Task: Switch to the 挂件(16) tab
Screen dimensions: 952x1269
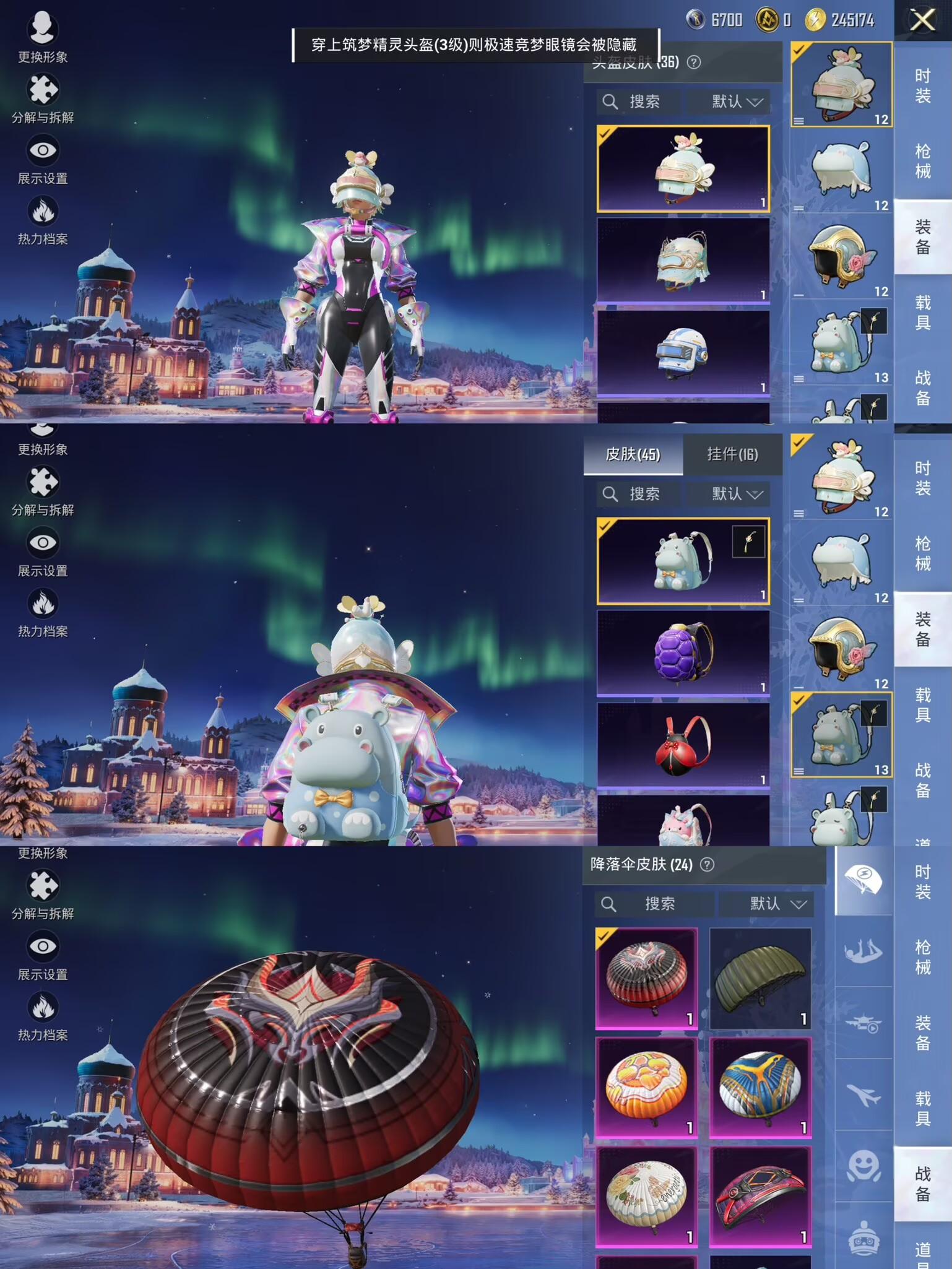Action: [732, 455]
